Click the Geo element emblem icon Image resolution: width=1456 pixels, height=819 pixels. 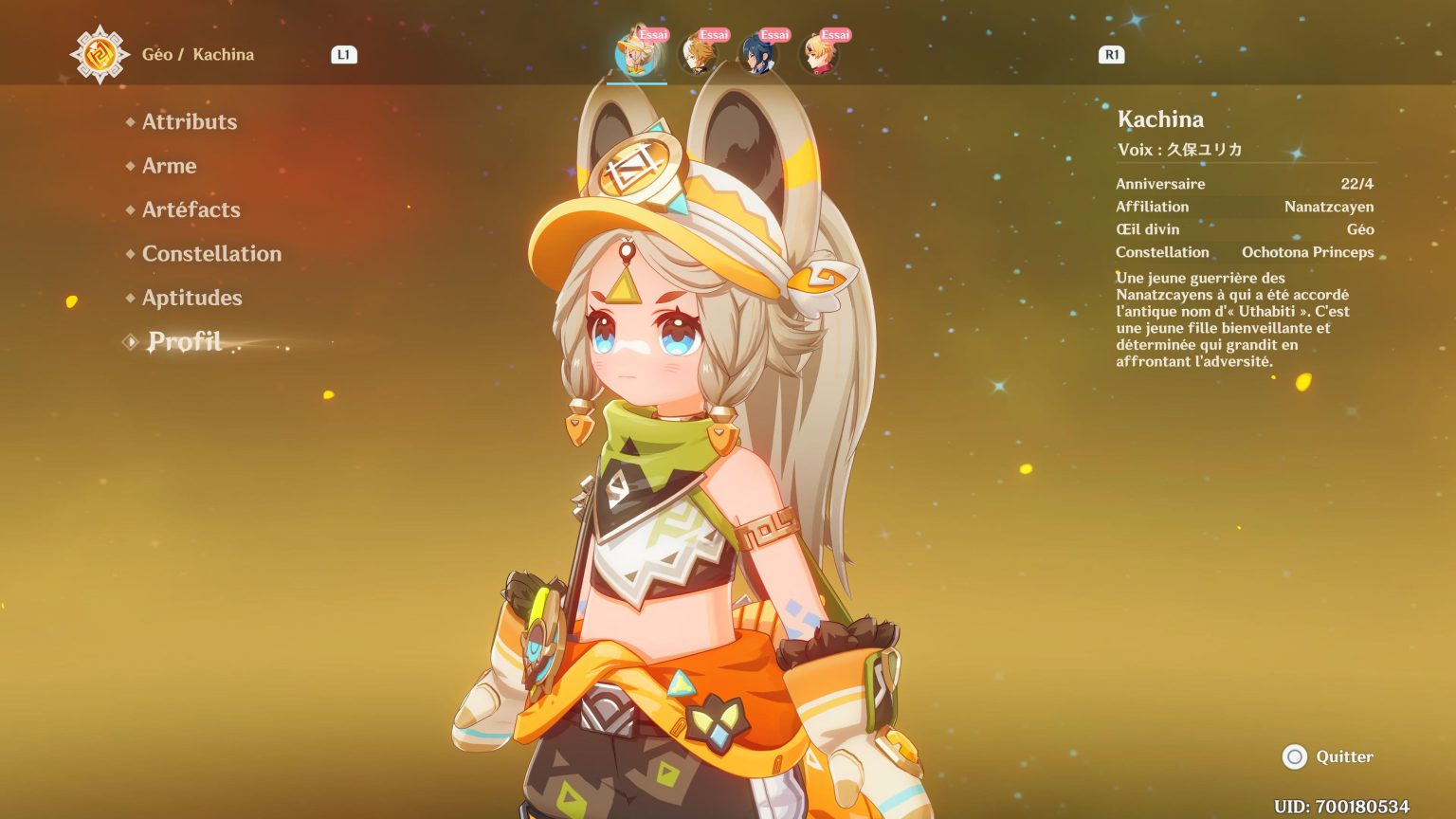[x=100, y=54]
